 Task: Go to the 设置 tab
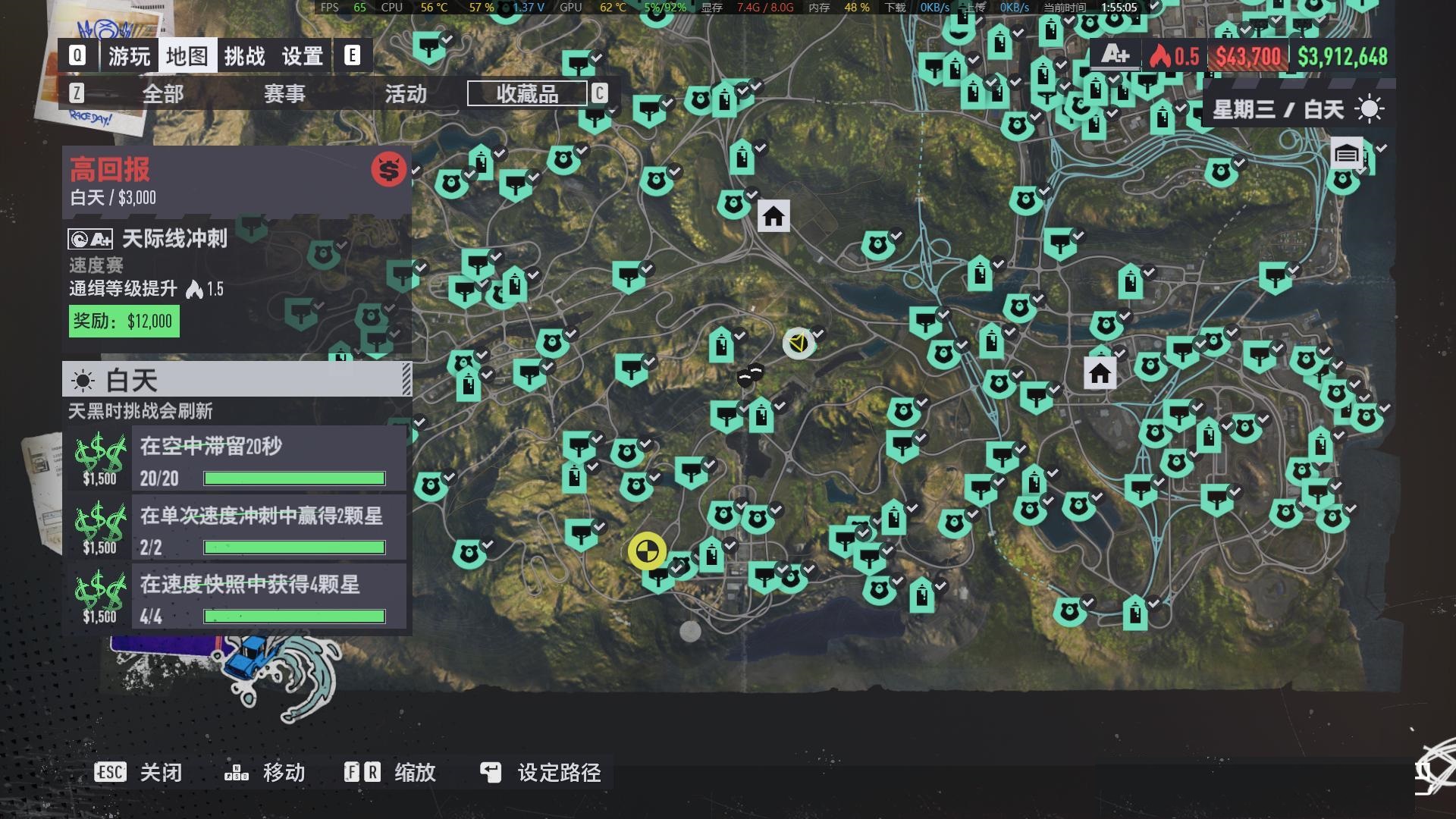tap(303, 56)
